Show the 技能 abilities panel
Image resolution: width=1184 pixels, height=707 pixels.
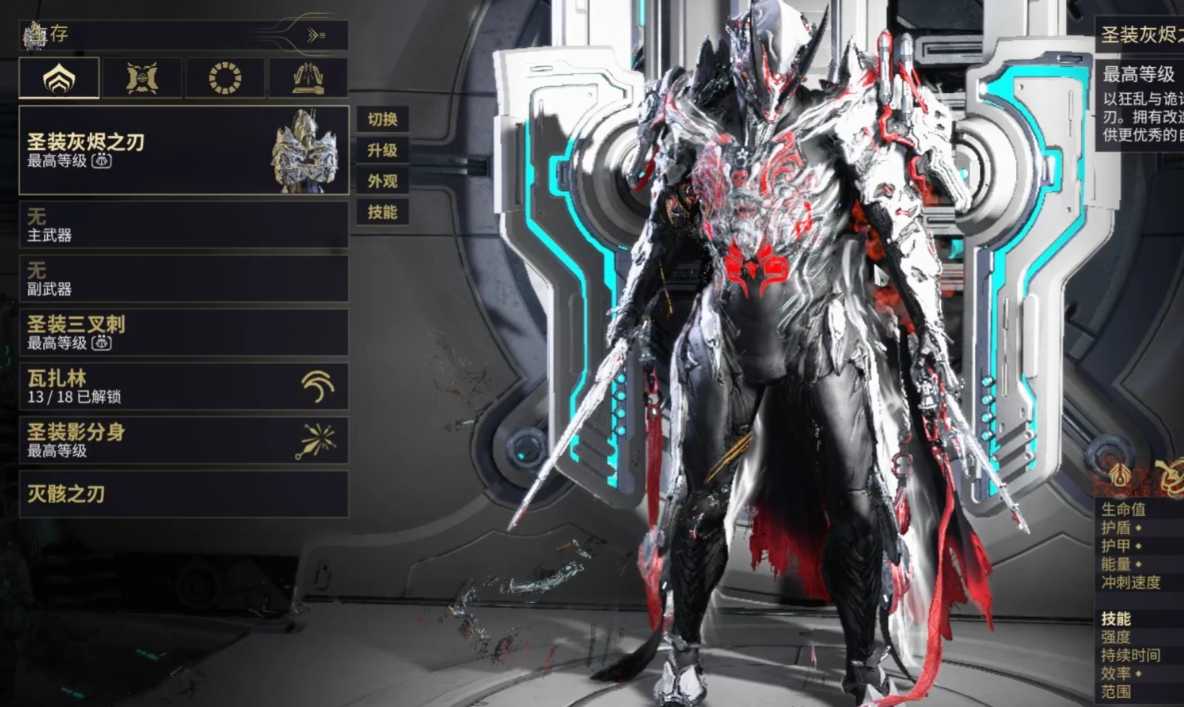pyautogui.click(x=382, y=212)
